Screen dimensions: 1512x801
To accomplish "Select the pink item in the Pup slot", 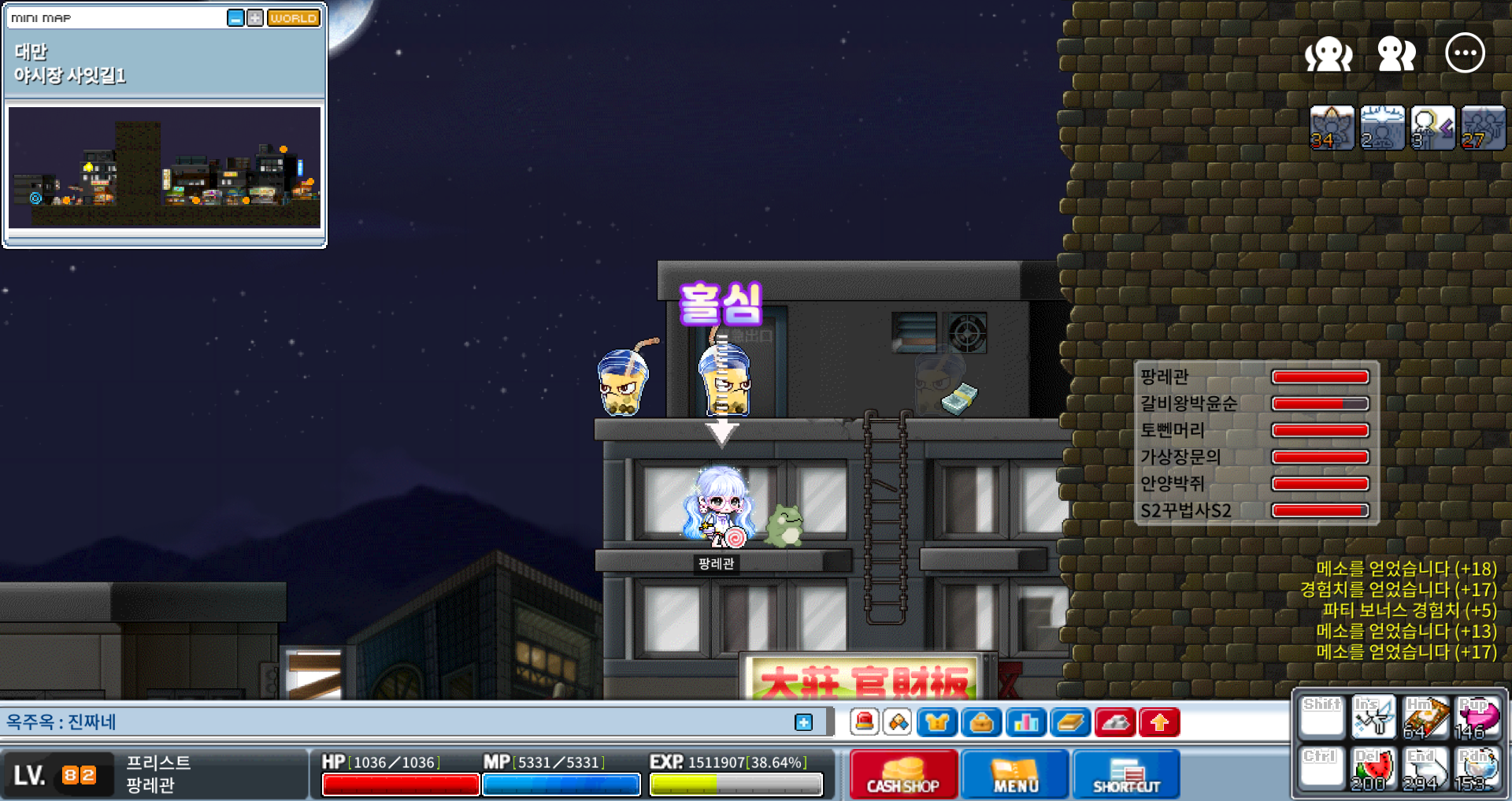I will coord(1477,717).
